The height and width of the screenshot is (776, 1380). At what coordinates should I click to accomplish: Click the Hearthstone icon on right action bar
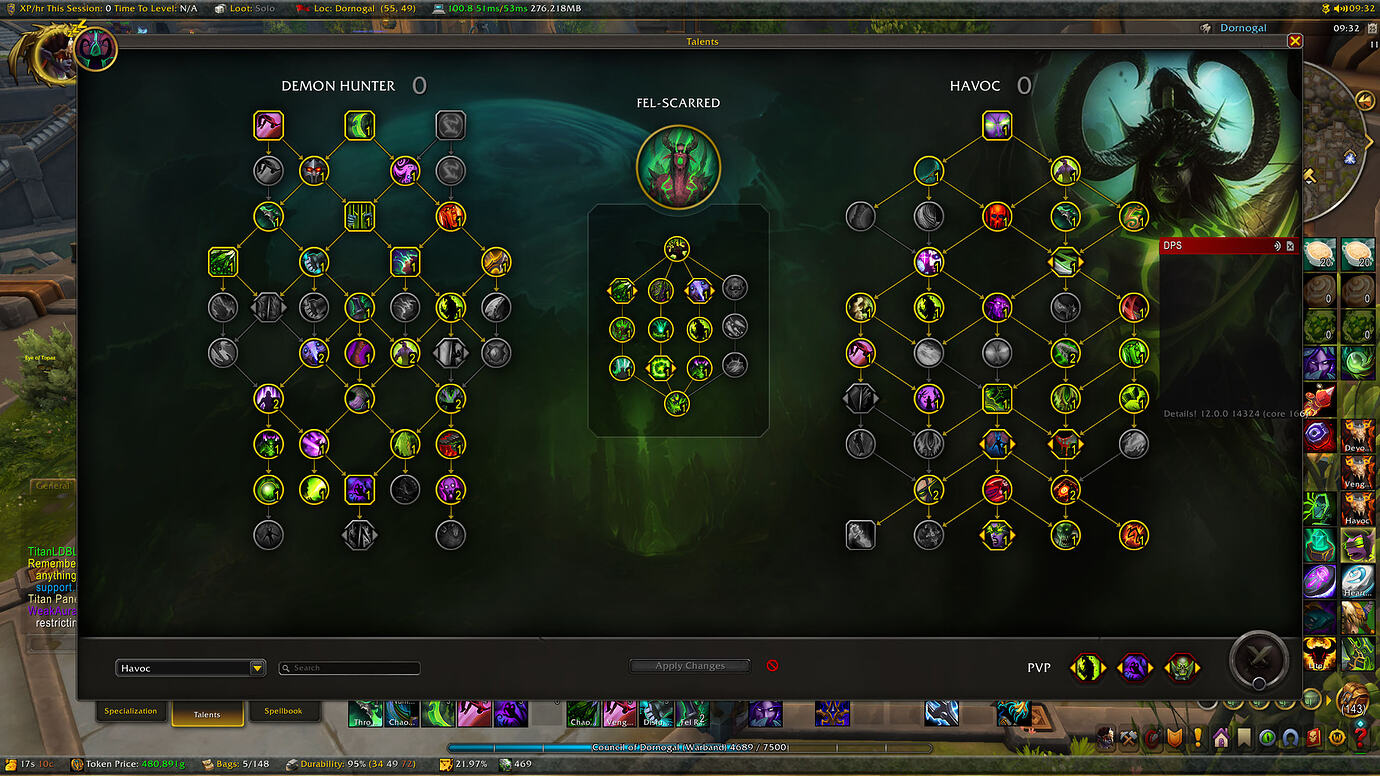(x=1357, y=581)
